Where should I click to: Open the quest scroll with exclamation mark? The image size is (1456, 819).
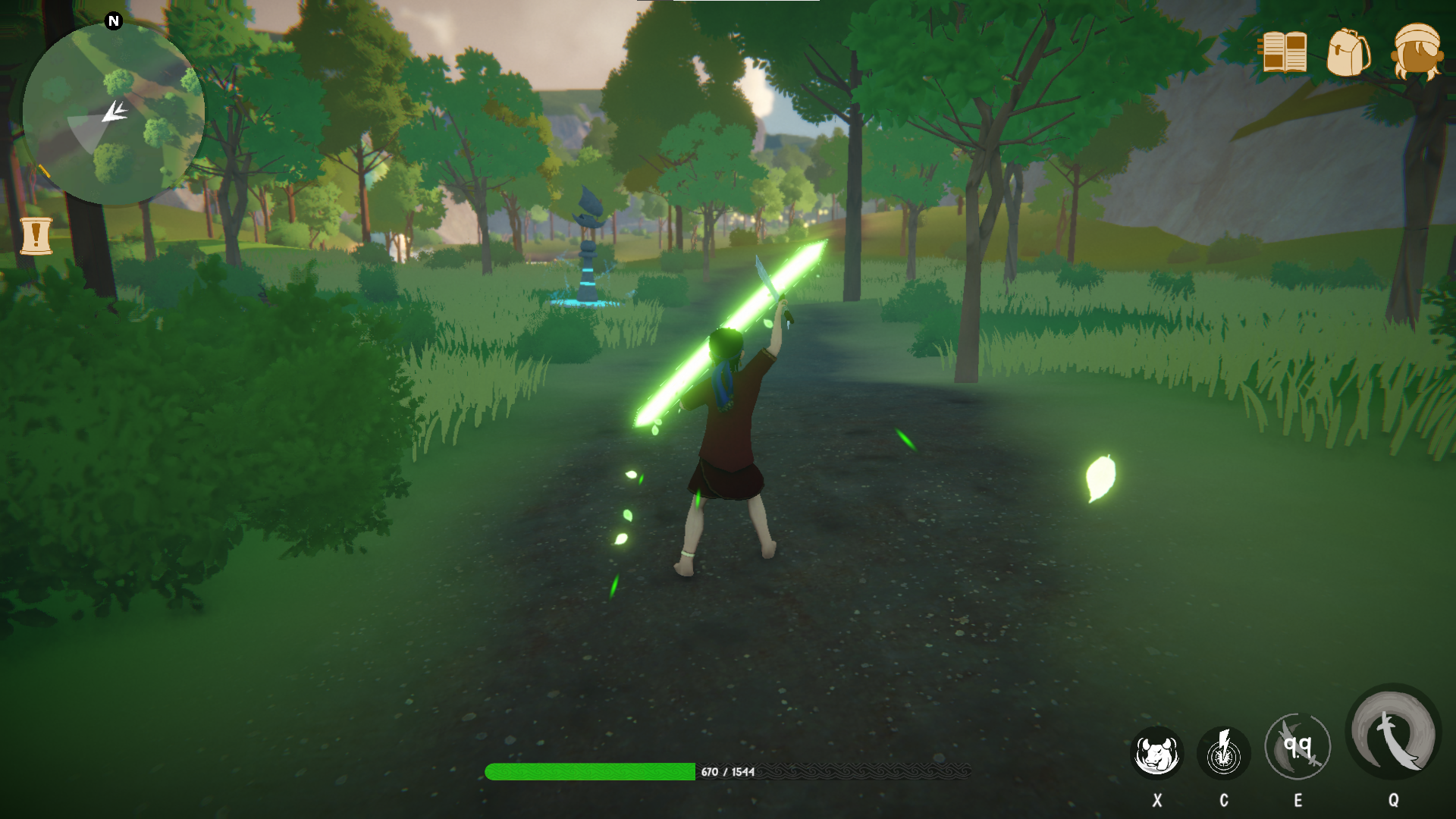pyautogui.click(x=36, y=236)
